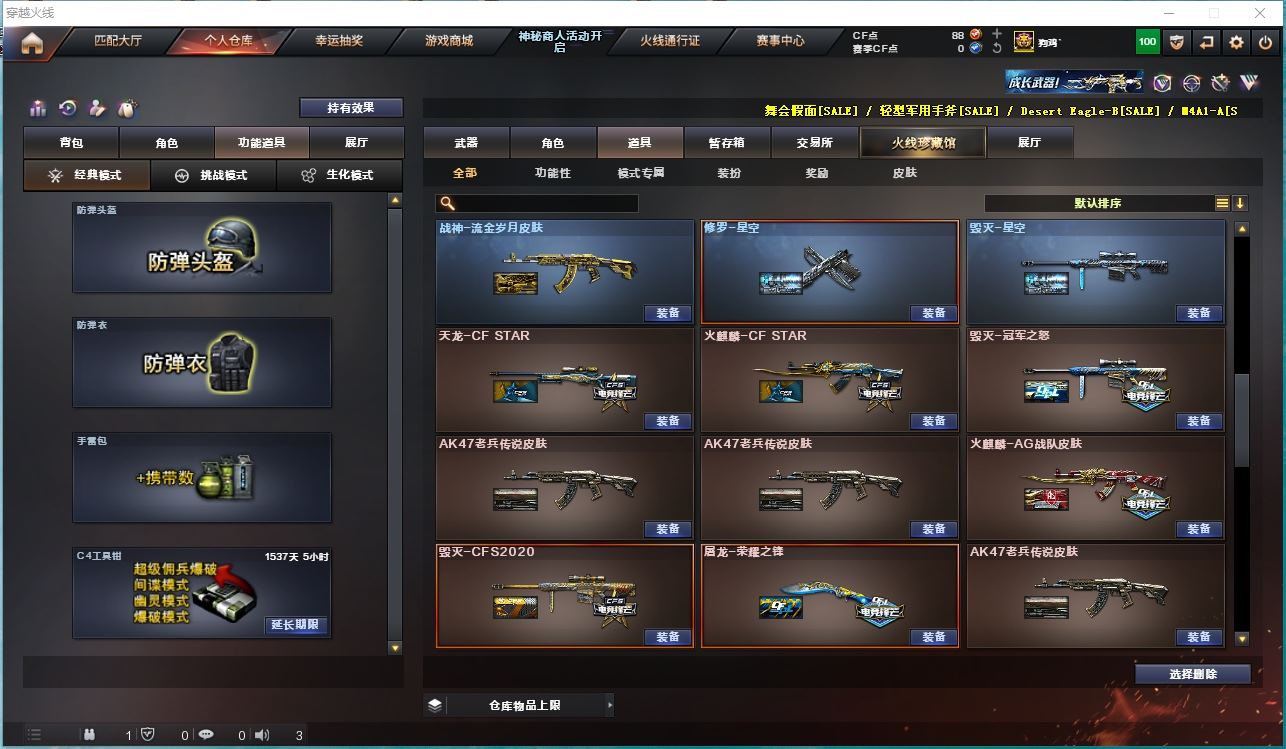The image size is (1286, 749).
Task: Select the 防弹头盔 helmet item
Action: click(201, 248)
